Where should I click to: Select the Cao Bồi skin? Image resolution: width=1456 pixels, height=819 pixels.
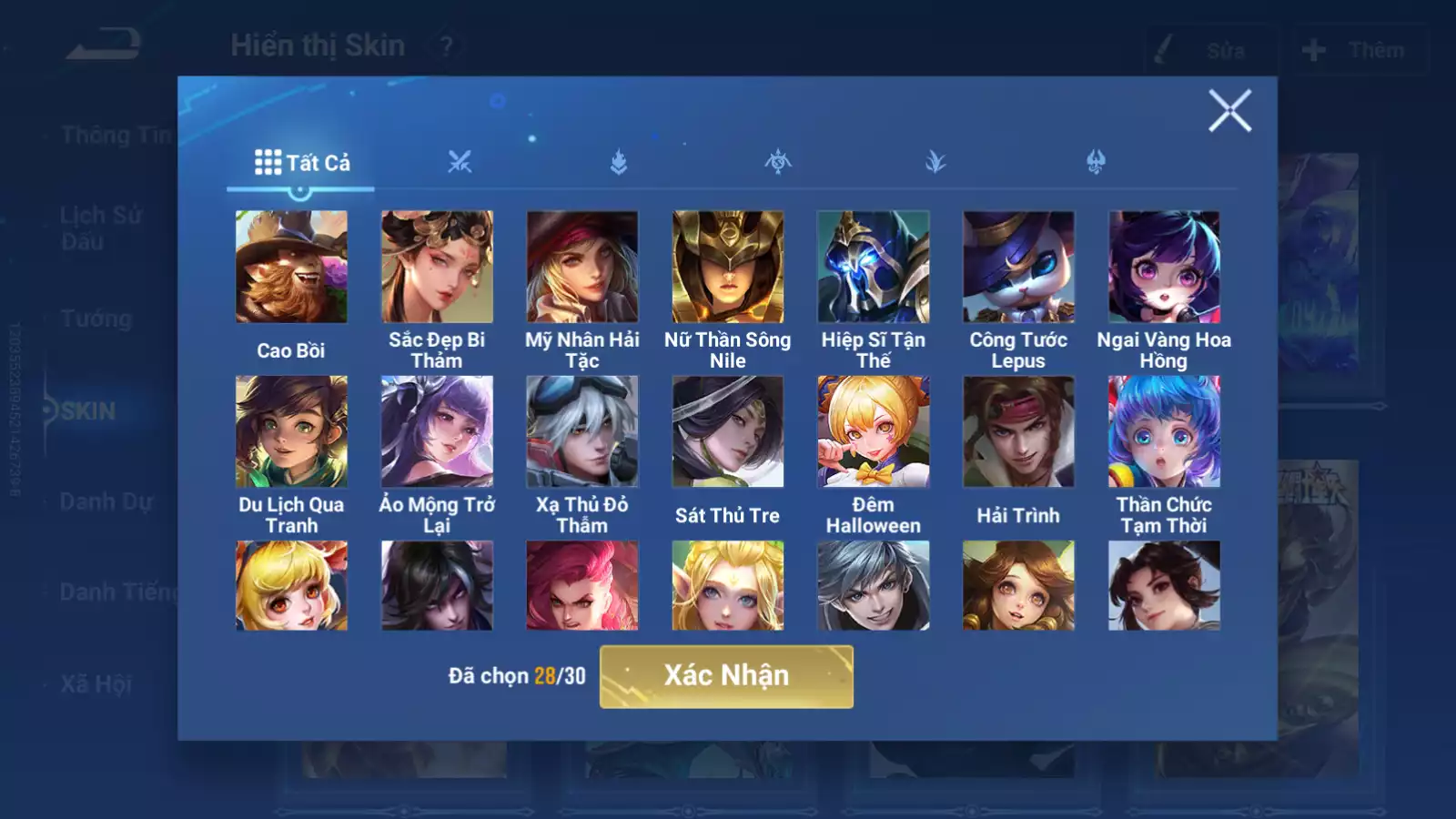coord(291,267)
